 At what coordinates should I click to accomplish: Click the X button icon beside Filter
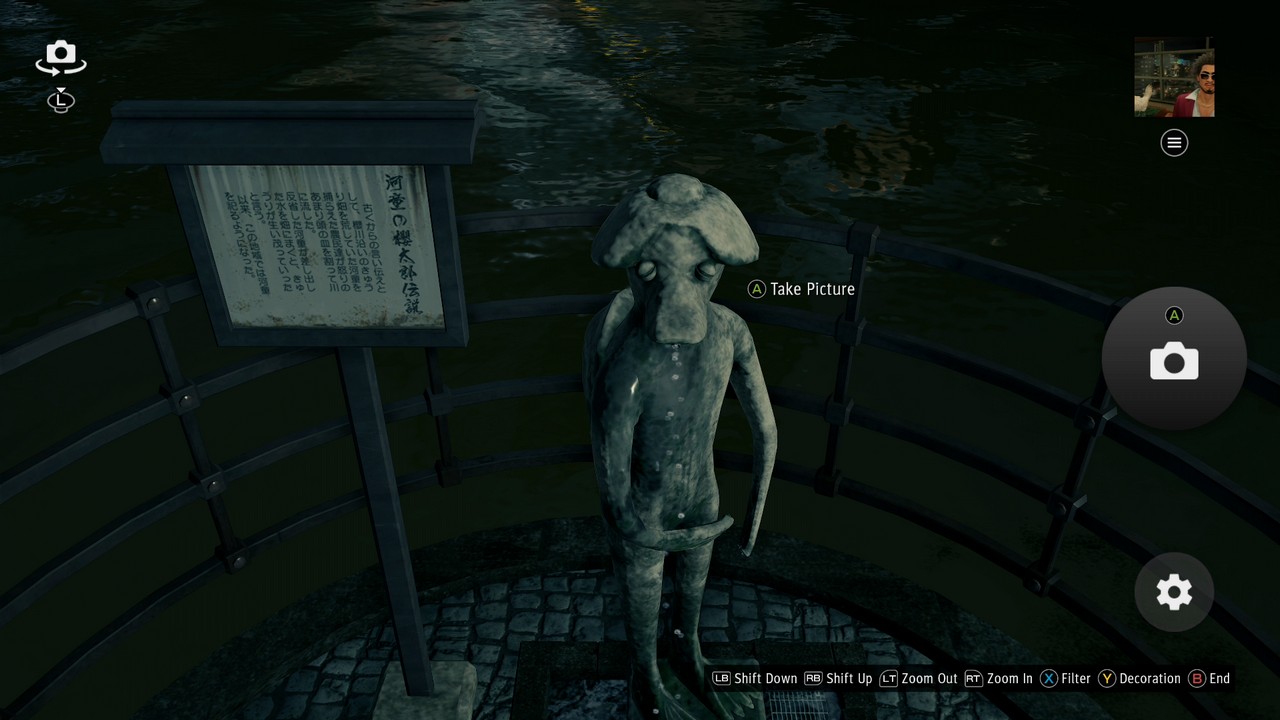coord(1049,678)
